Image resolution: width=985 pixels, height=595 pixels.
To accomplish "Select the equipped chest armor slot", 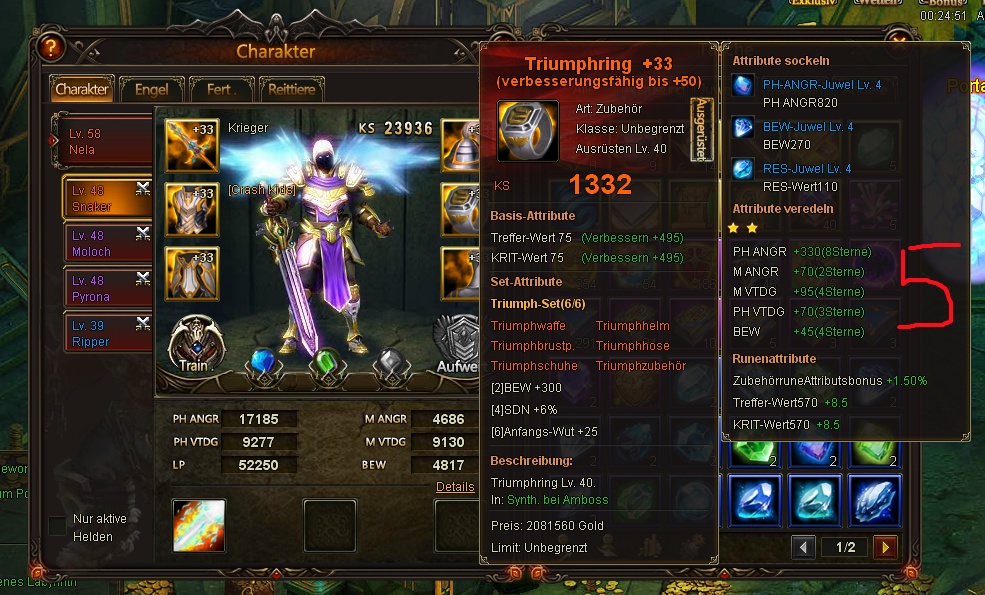I will 191,209.
